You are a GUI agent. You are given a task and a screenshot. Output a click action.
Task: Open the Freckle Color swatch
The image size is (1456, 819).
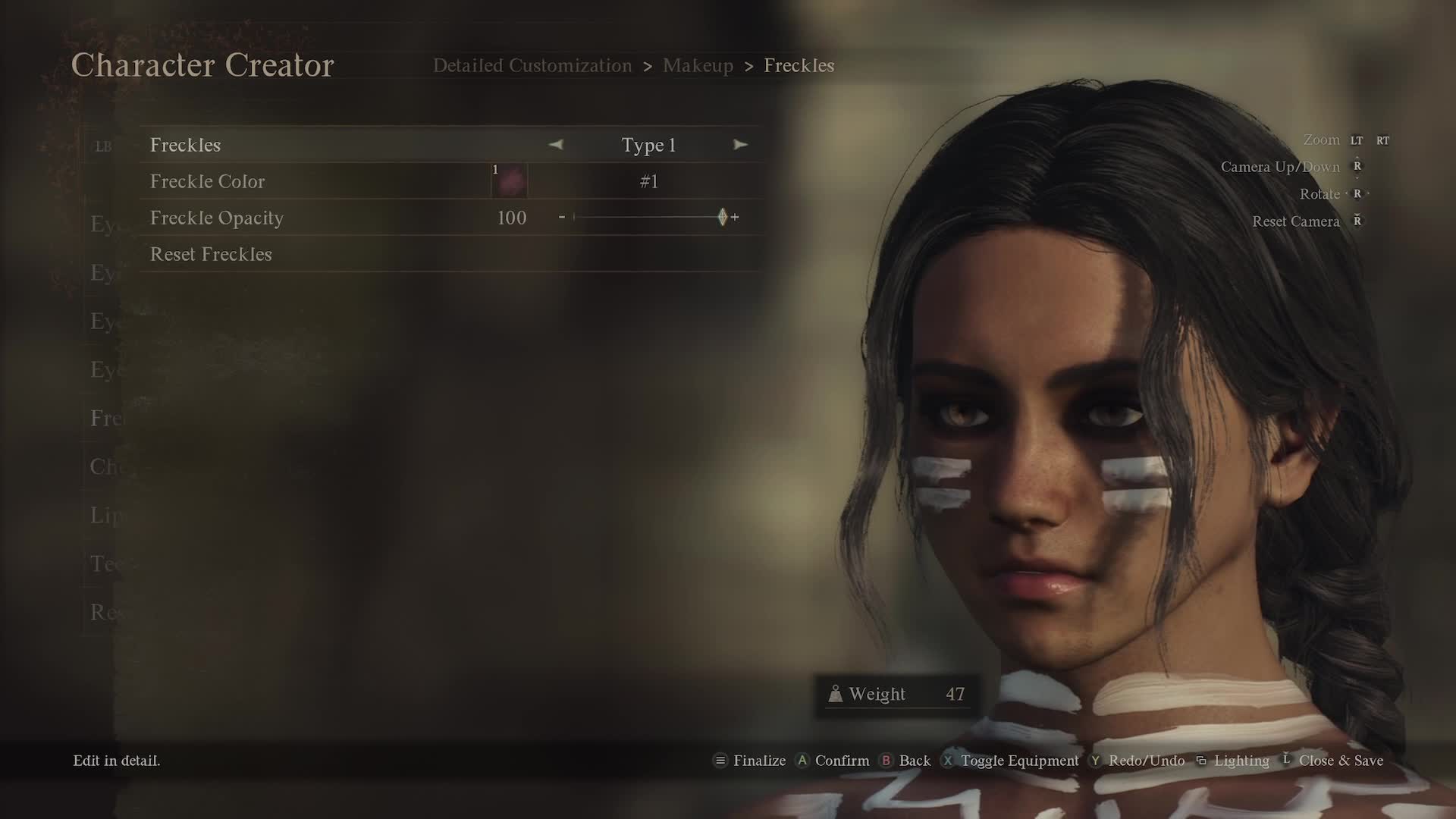point(510,181)
